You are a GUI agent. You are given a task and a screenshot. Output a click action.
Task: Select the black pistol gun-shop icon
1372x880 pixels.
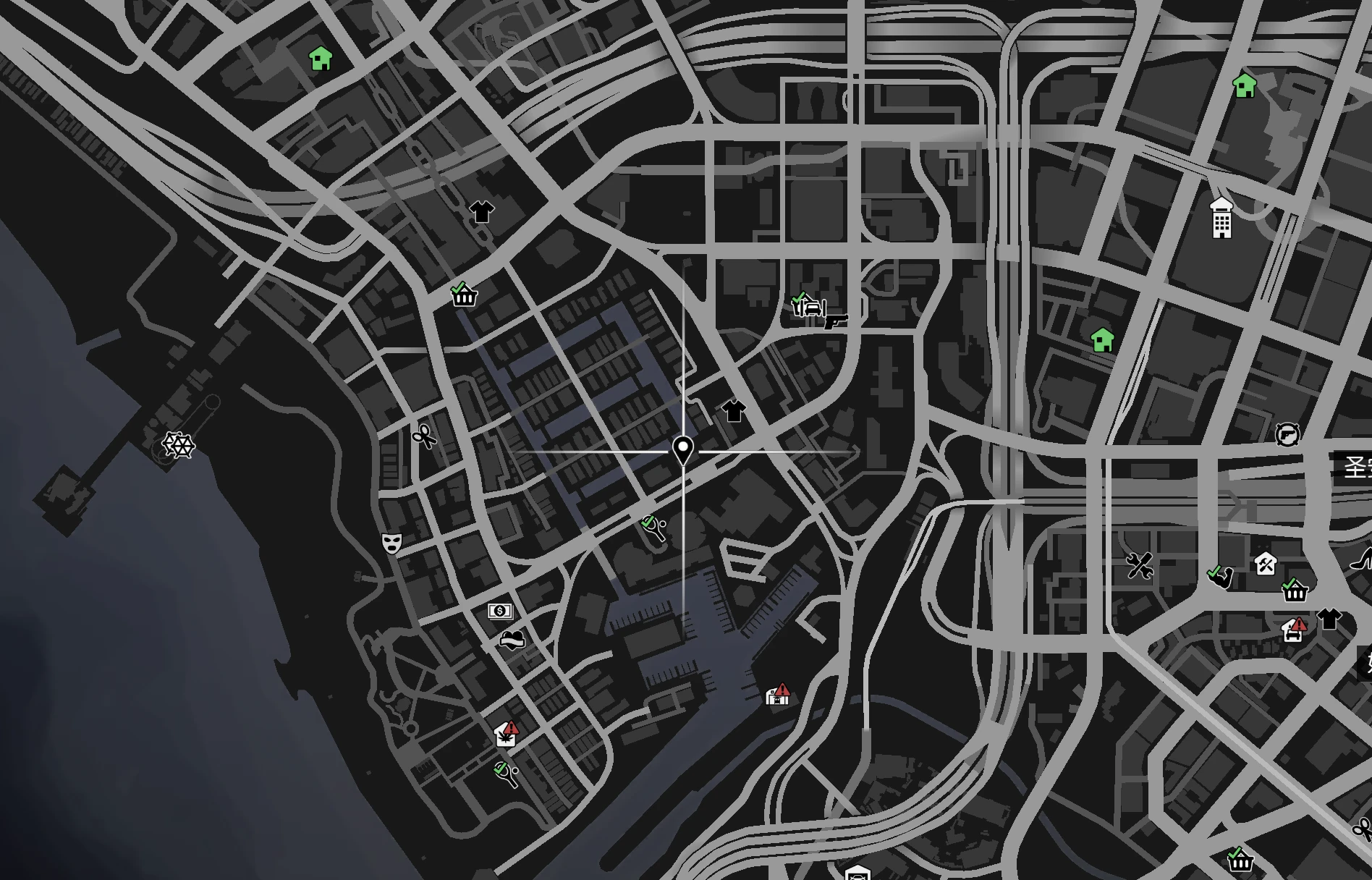pyautogui.click(x=836, y=320)
